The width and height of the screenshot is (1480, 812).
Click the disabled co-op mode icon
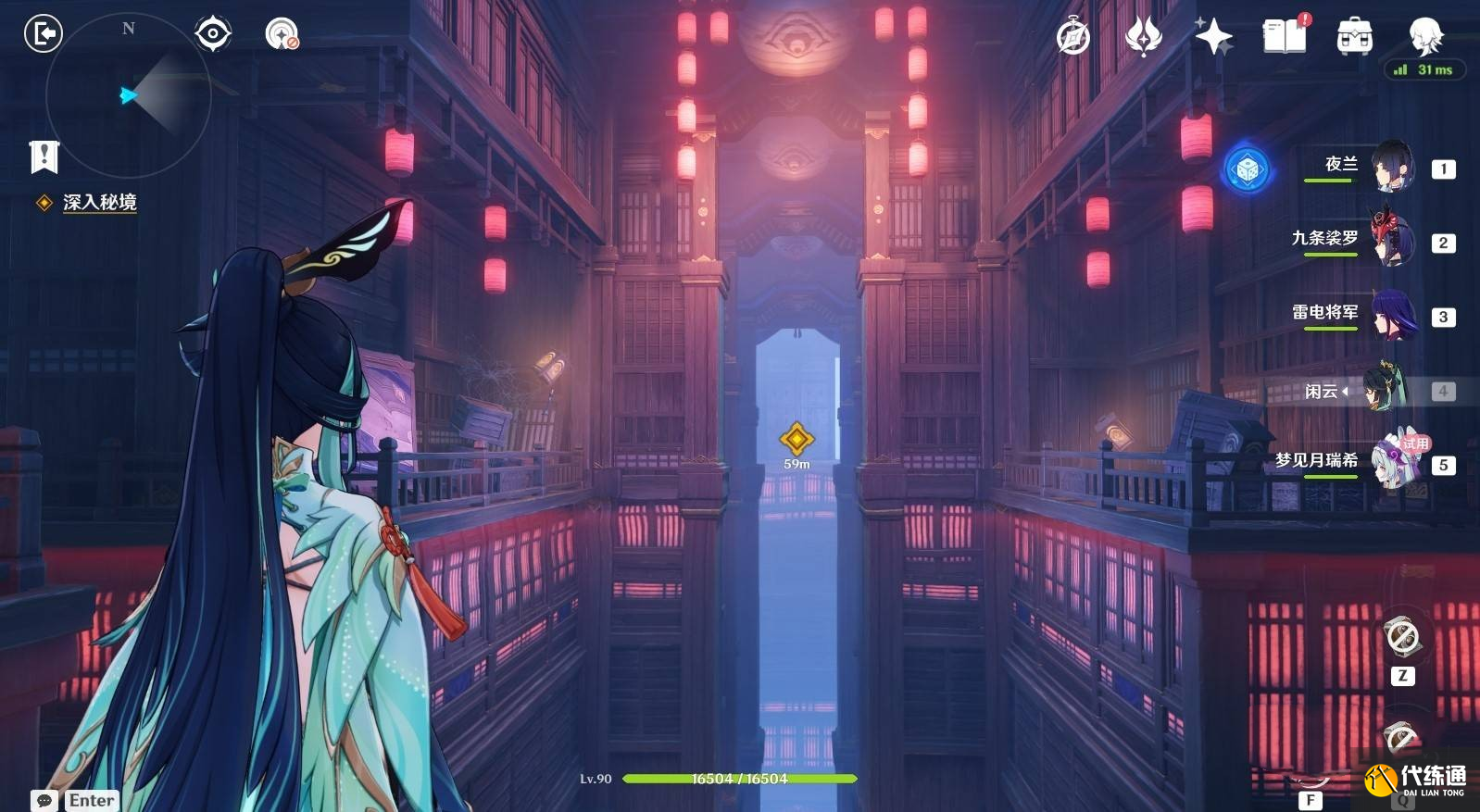pos(282,34)
